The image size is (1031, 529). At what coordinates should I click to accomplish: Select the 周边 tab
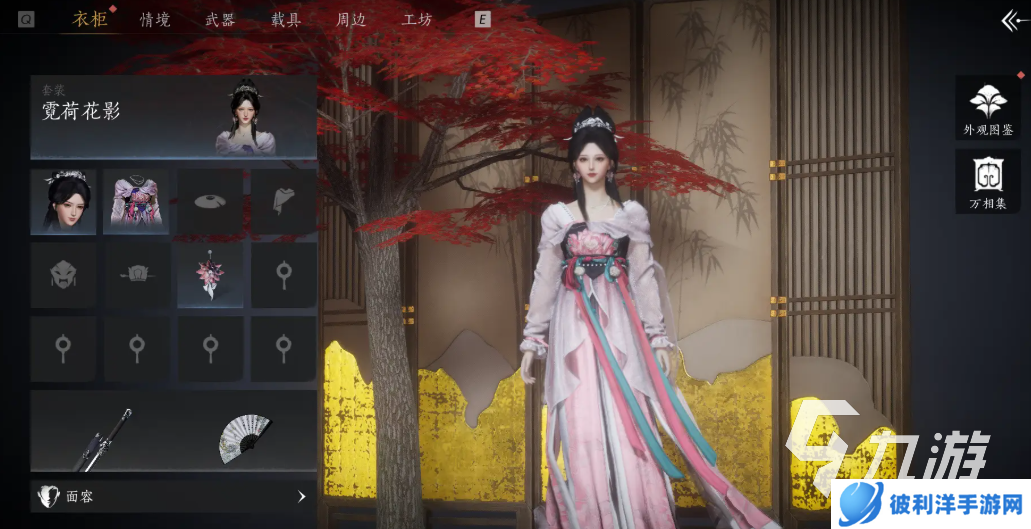pos(351,19)
